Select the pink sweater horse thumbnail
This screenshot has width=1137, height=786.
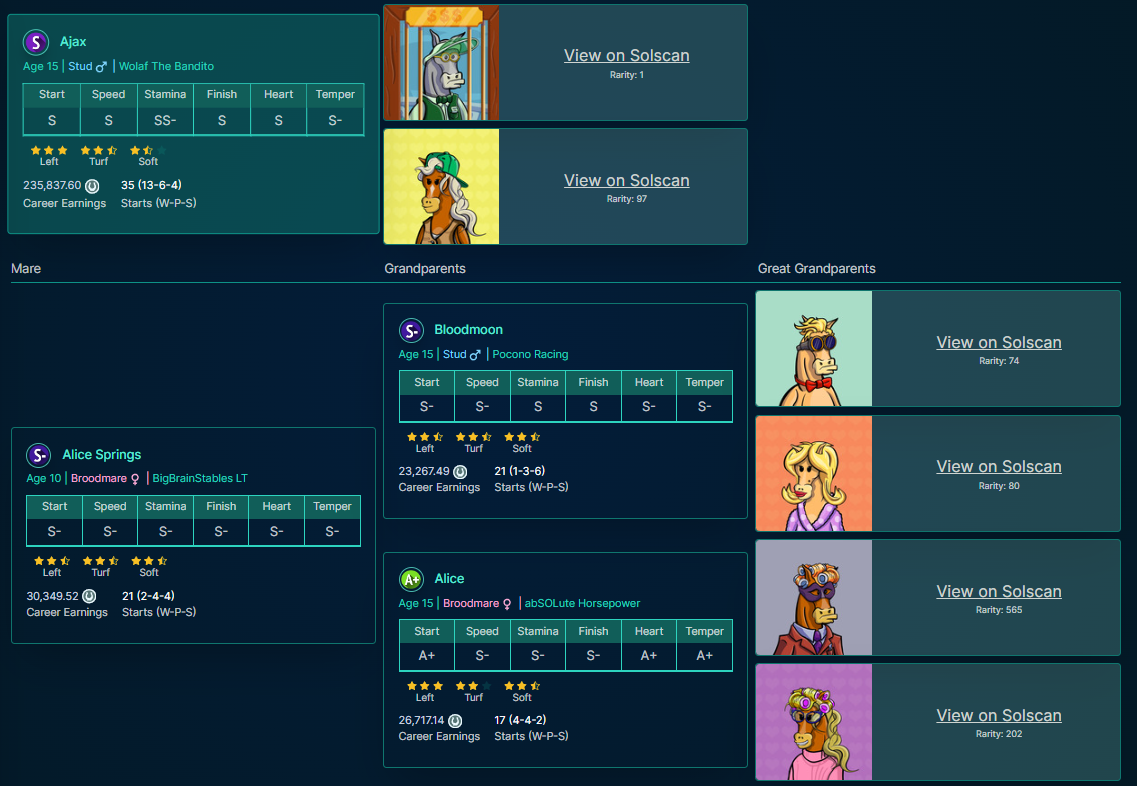point(814,722)
